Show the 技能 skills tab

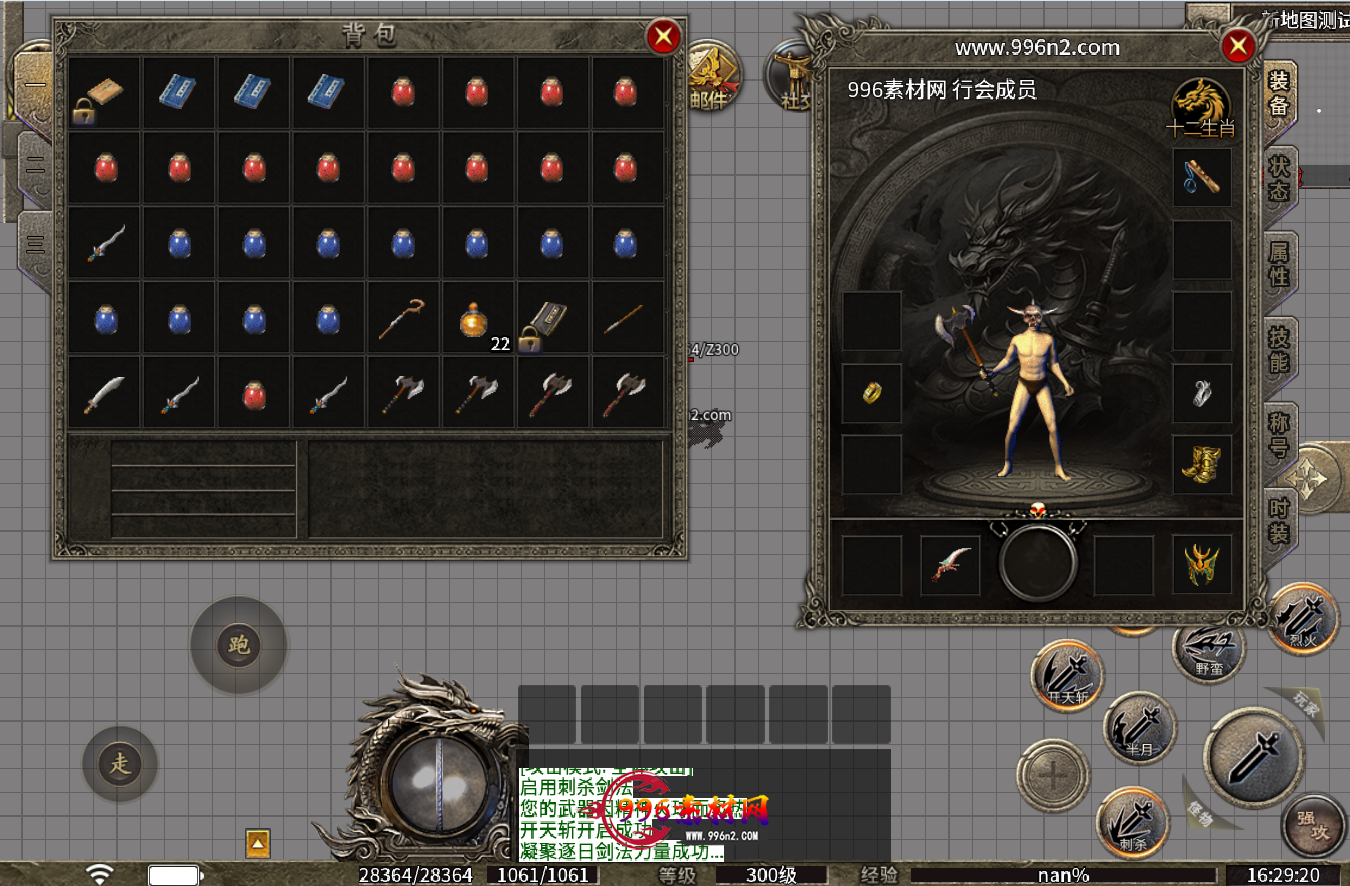pyautogui.click(x=1279, y=348)
